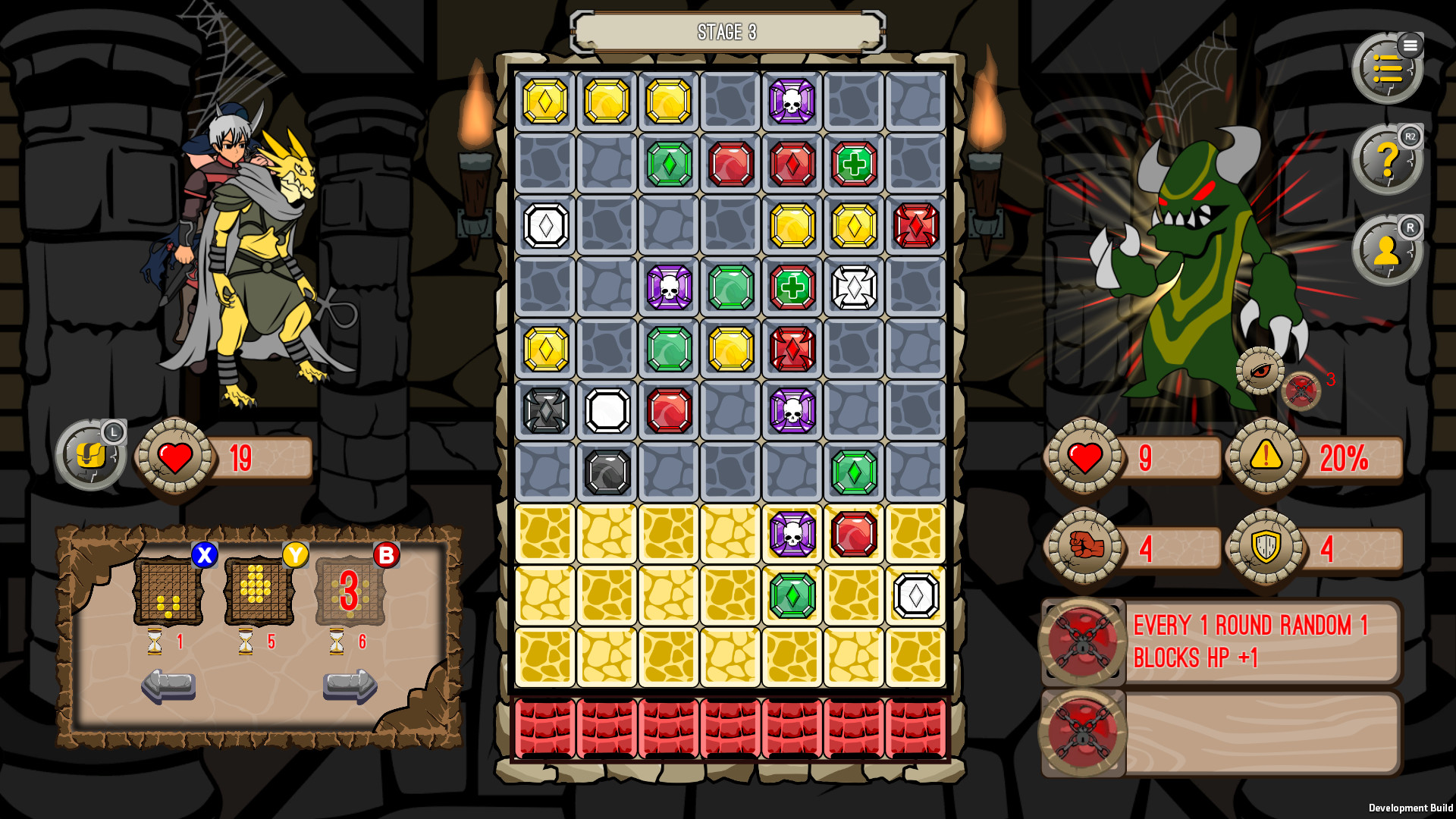
Task: Click the yellow bag icon in the L button
Action: point(93,457)
